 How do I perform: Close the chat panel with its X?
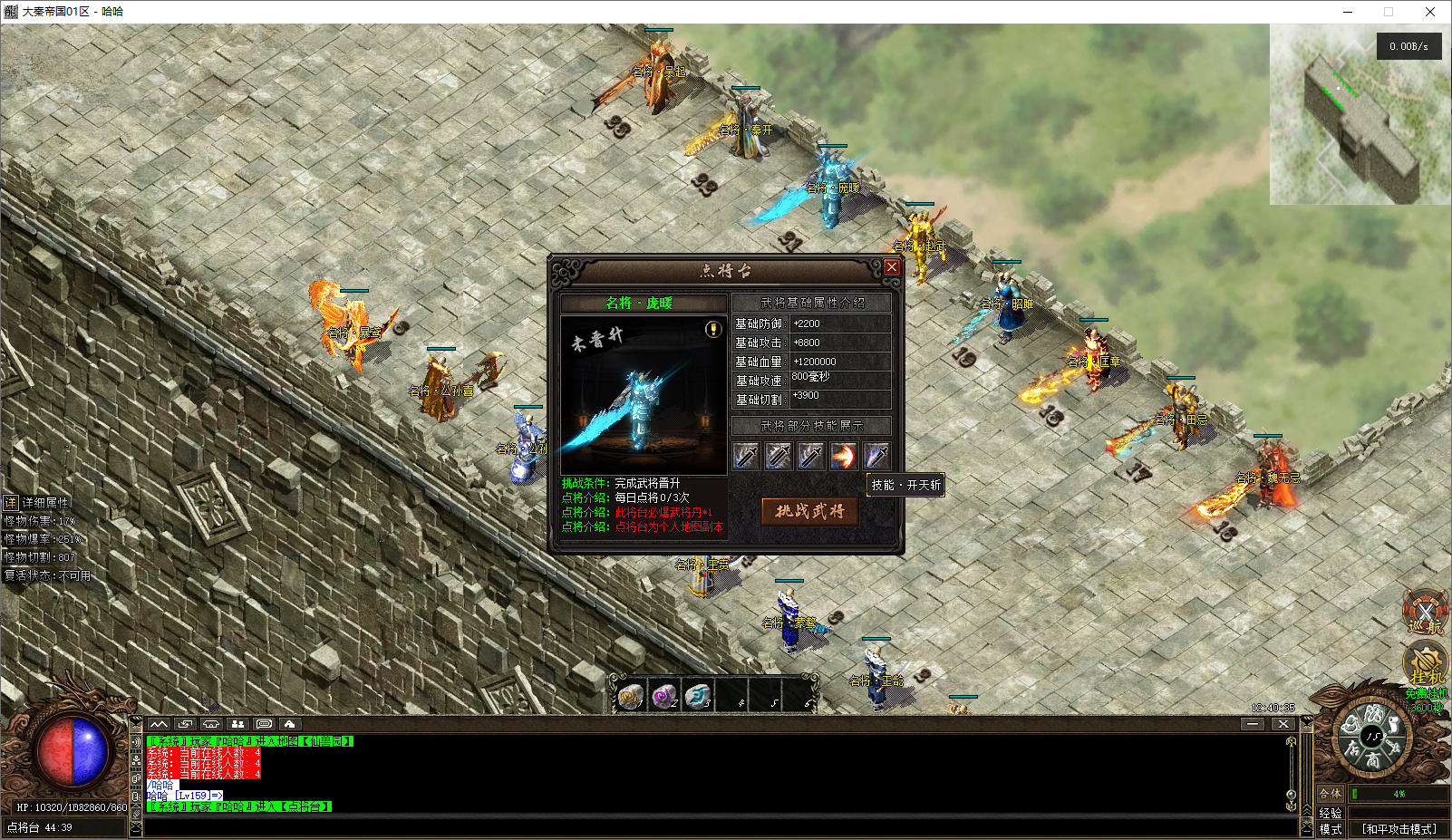click(1283, 724)
